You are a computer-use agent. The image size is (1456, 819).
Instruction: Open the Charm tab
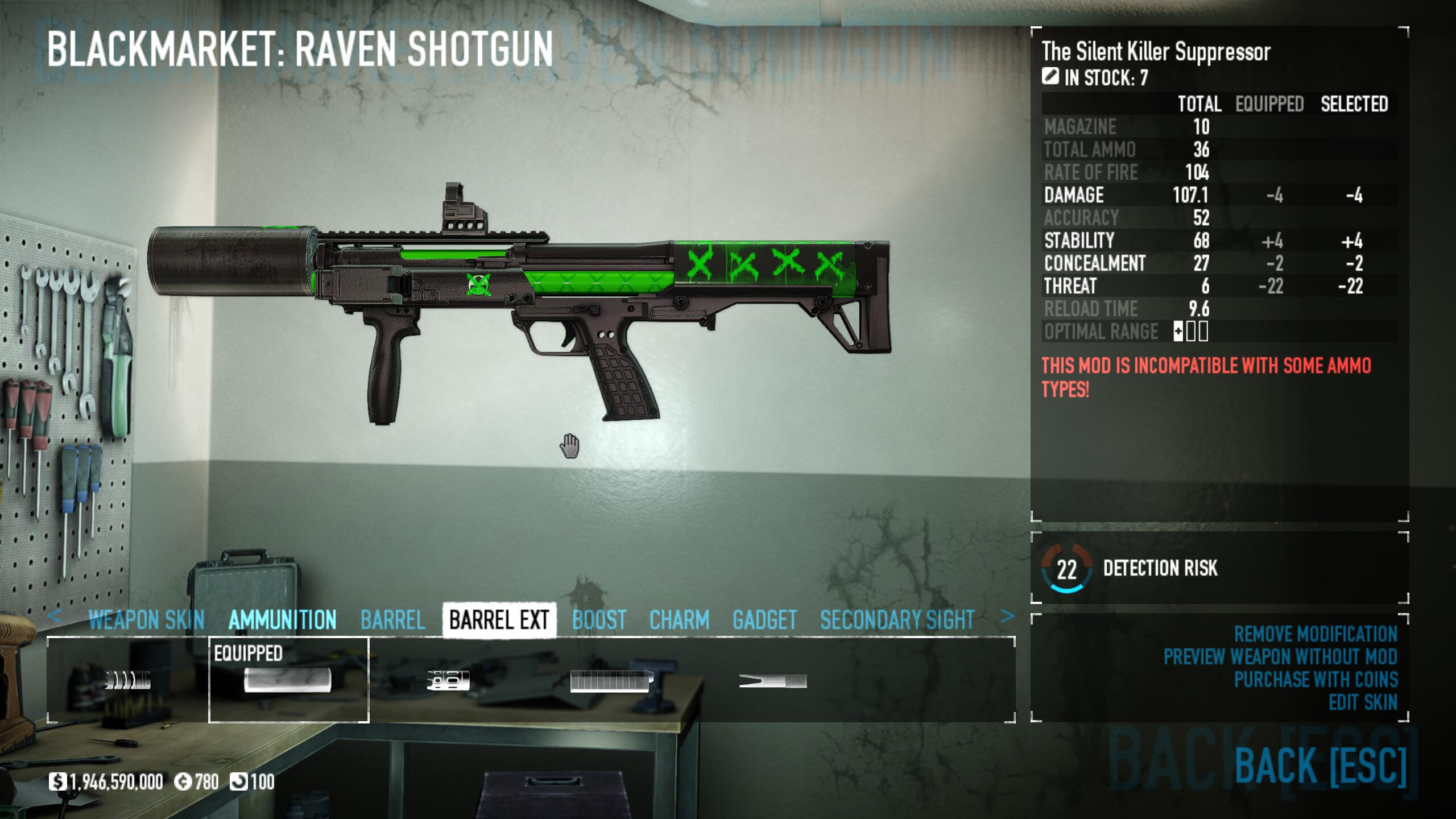tap(679, 619)
